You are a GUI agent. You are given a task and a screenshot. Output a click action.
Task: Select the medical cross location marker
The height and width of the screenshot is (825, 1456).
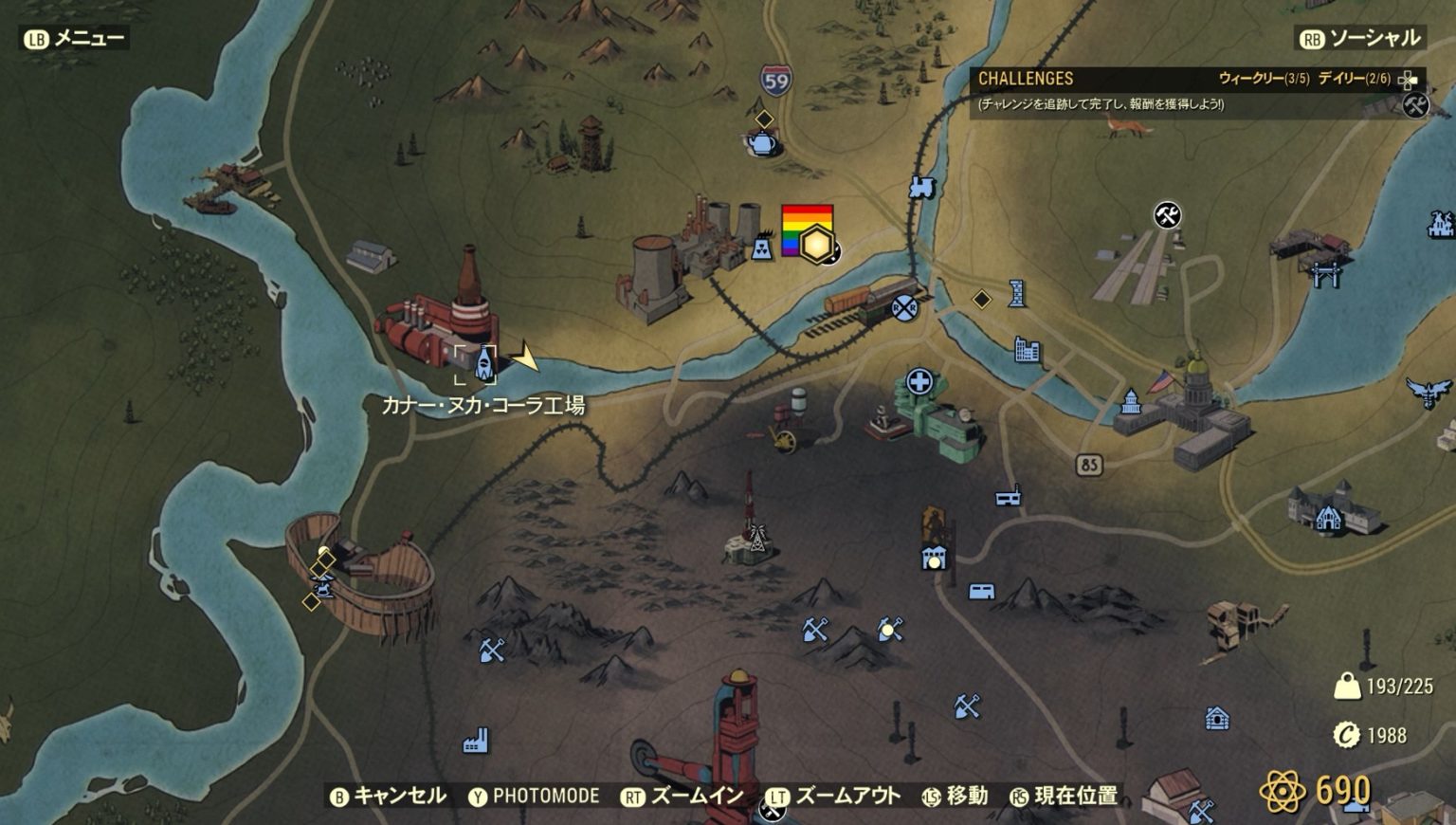click(919, 382)
